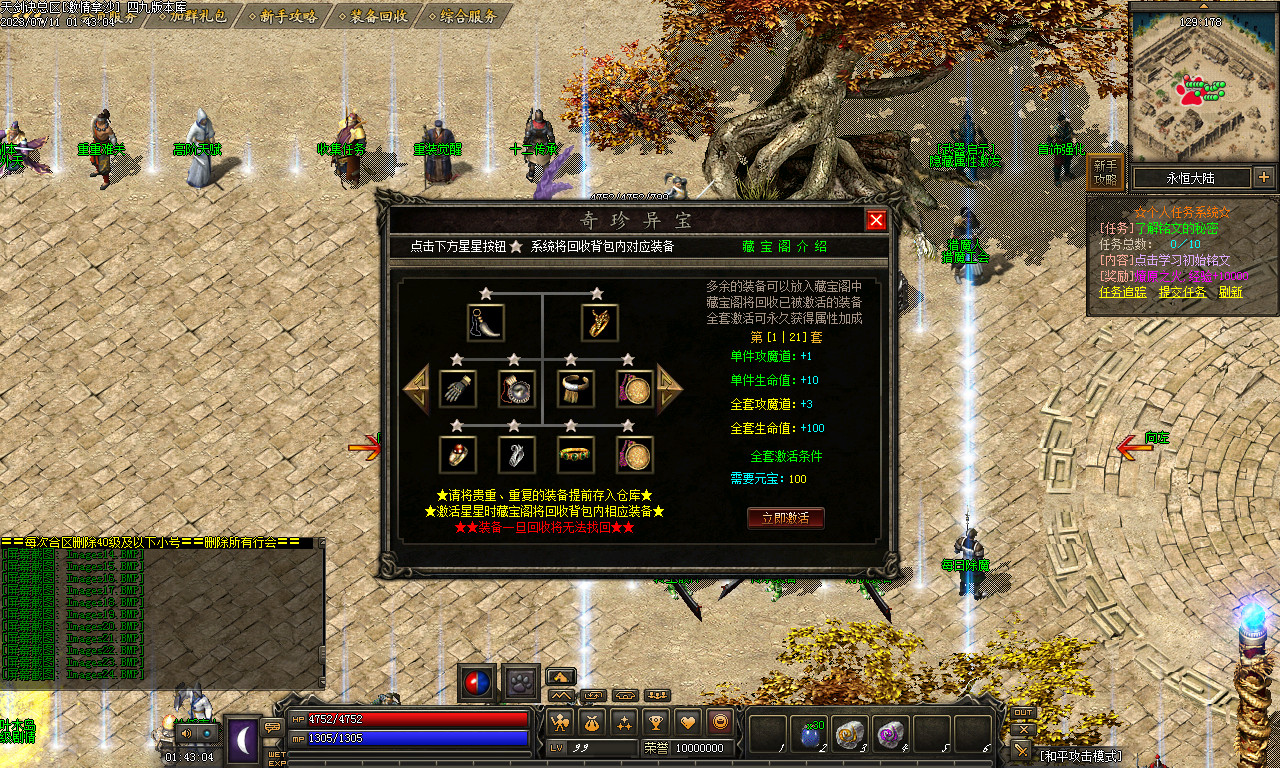Open the 加群礼包 top menu tab
1280x768 pixels.
(x=190, y=16)
